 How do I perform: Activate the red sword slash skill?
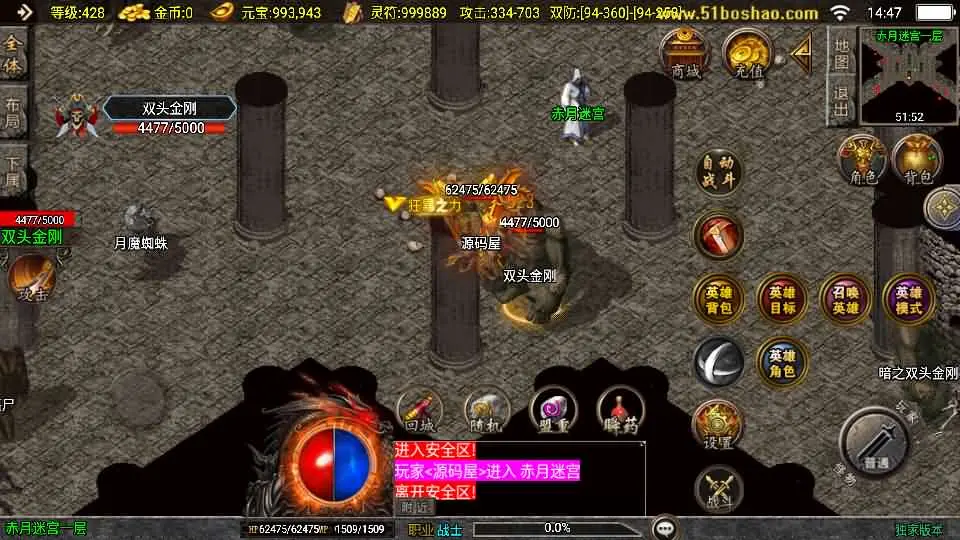719,236
